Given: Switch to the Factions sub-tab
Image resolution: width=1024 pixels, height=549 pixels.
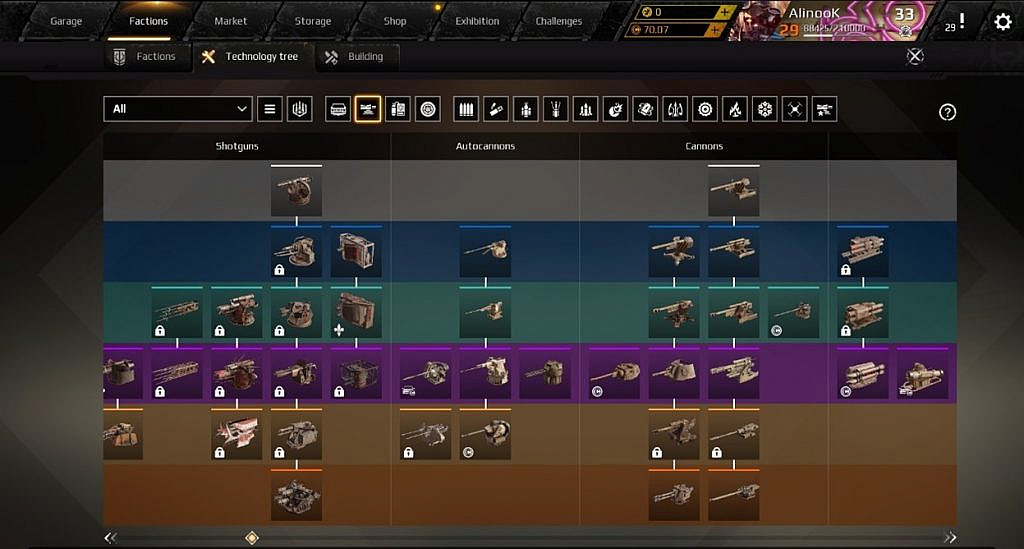Looking at the screenshot, I should pos(145,57).
